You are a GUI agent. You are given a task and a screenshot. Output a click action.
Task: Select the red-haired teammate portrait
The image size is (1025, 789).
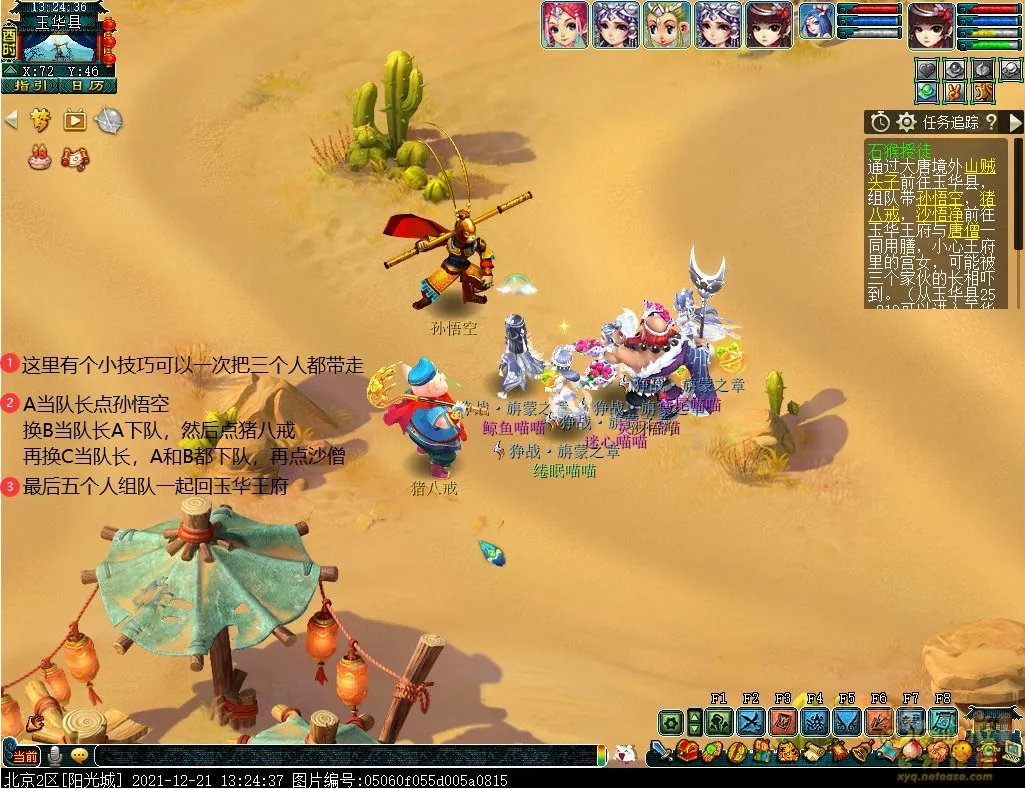click(565, 25)
